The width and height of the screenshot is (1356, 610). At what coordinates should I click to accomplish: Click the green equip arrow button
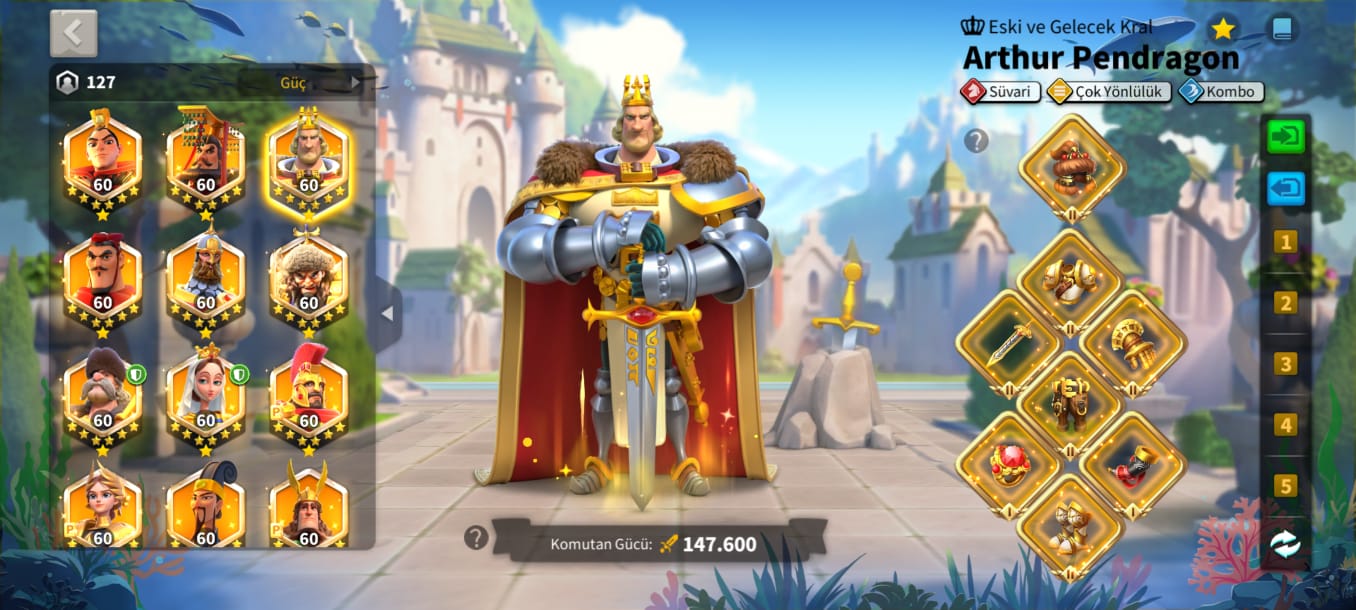[1286, 136]
